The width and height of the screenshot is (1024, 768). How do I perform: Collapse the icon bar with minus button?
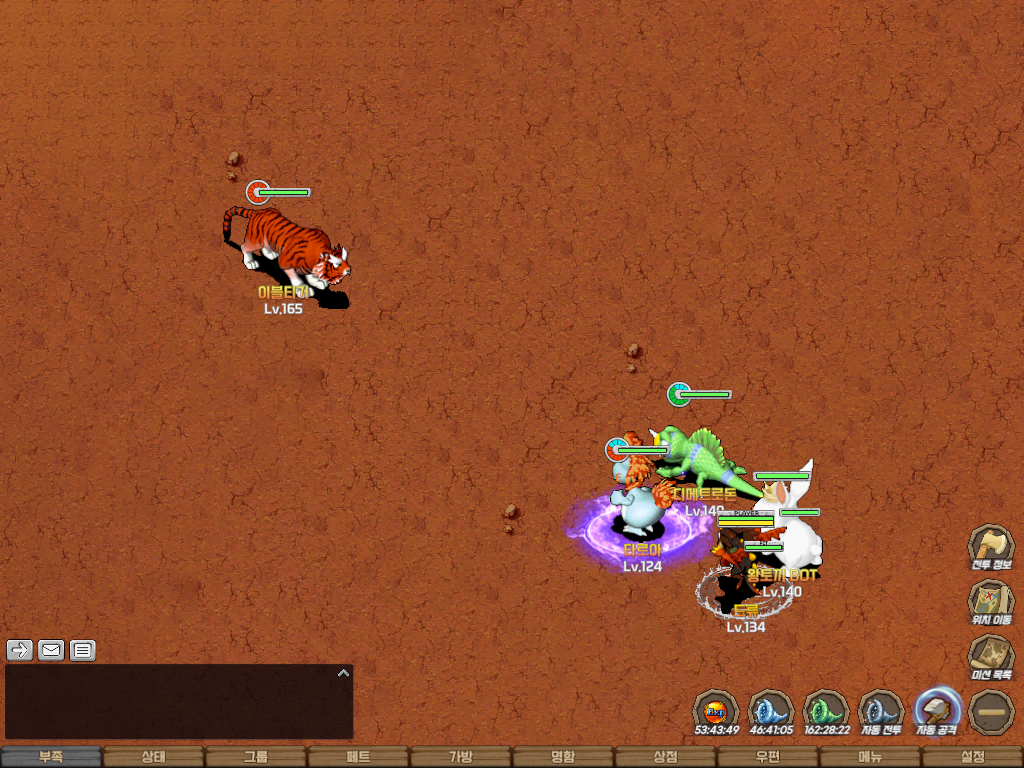[992, 710]
